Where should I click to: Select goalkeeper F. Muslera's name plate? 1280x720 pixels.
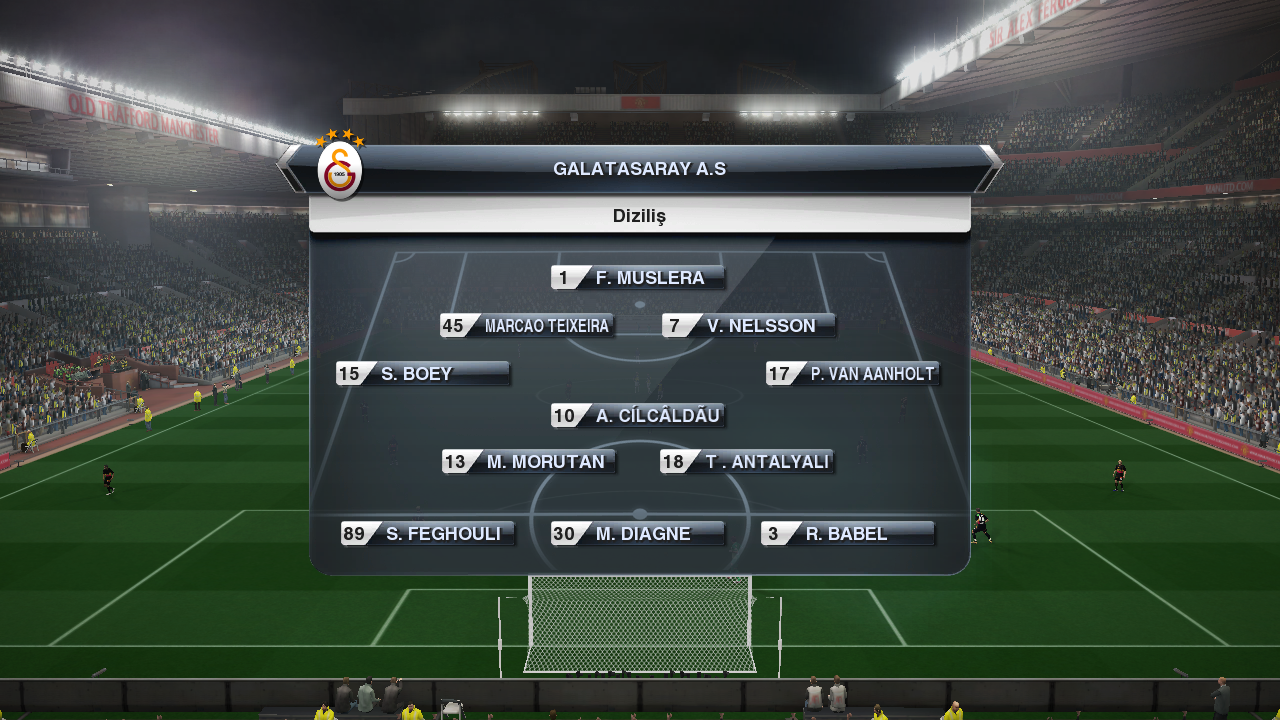point(638,278)
